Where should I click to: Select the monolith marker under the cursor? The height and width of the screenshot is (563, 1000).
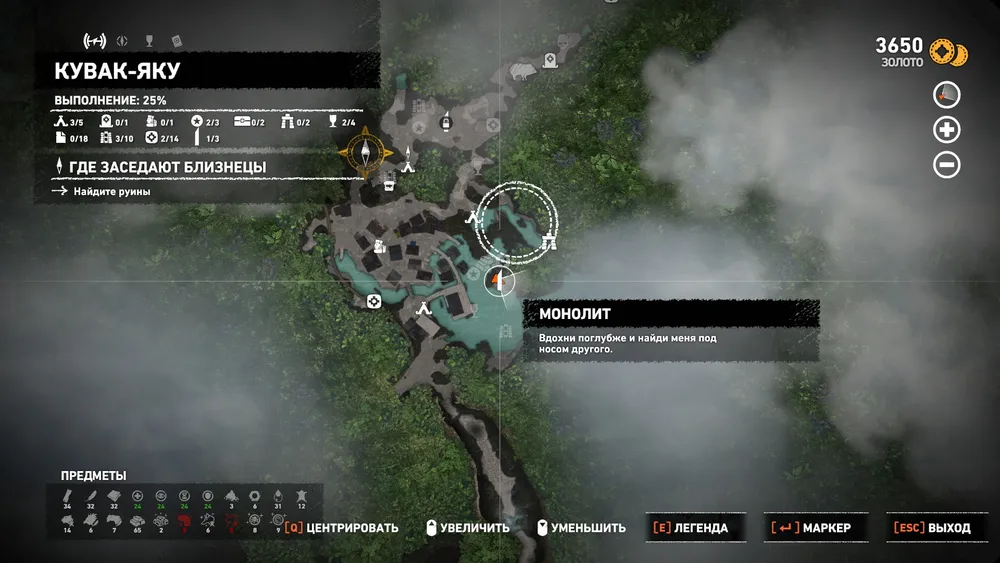click(x=501, y=280)
